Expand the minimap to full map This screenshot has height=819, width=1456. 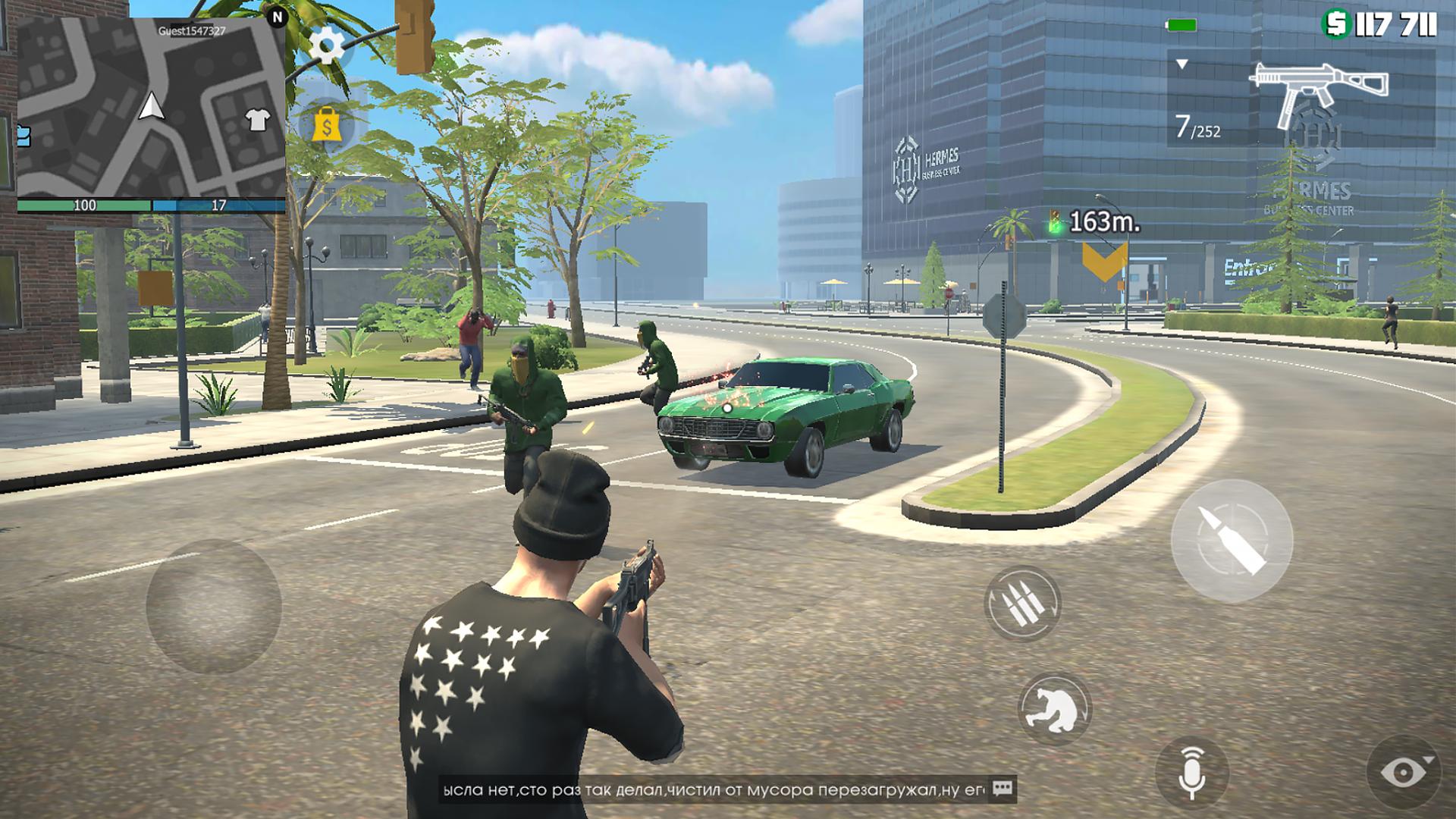[x=152, y=106]
